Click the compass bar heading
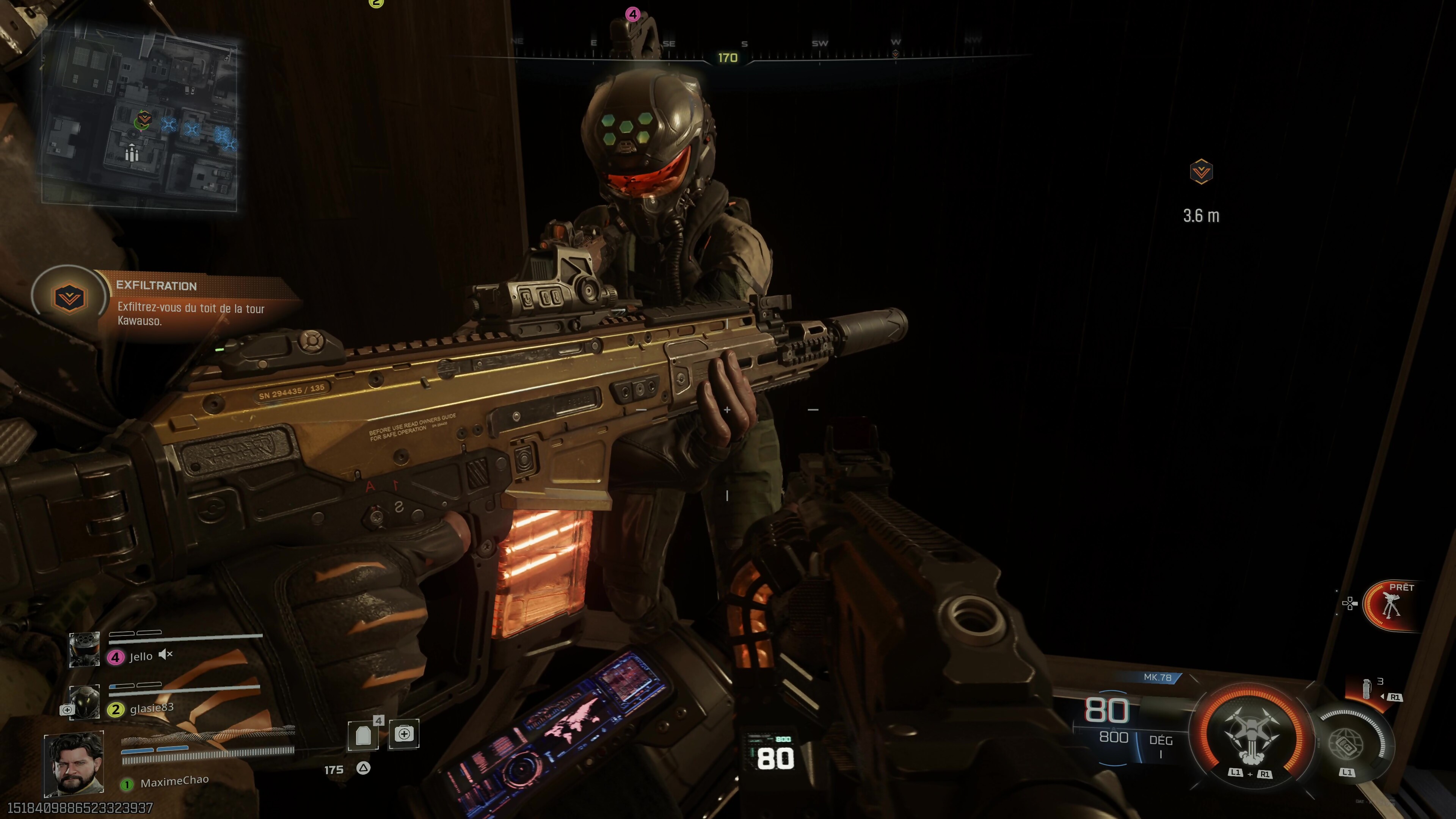The height and width of the screenshot is (819, 1456). pos(728,58)
